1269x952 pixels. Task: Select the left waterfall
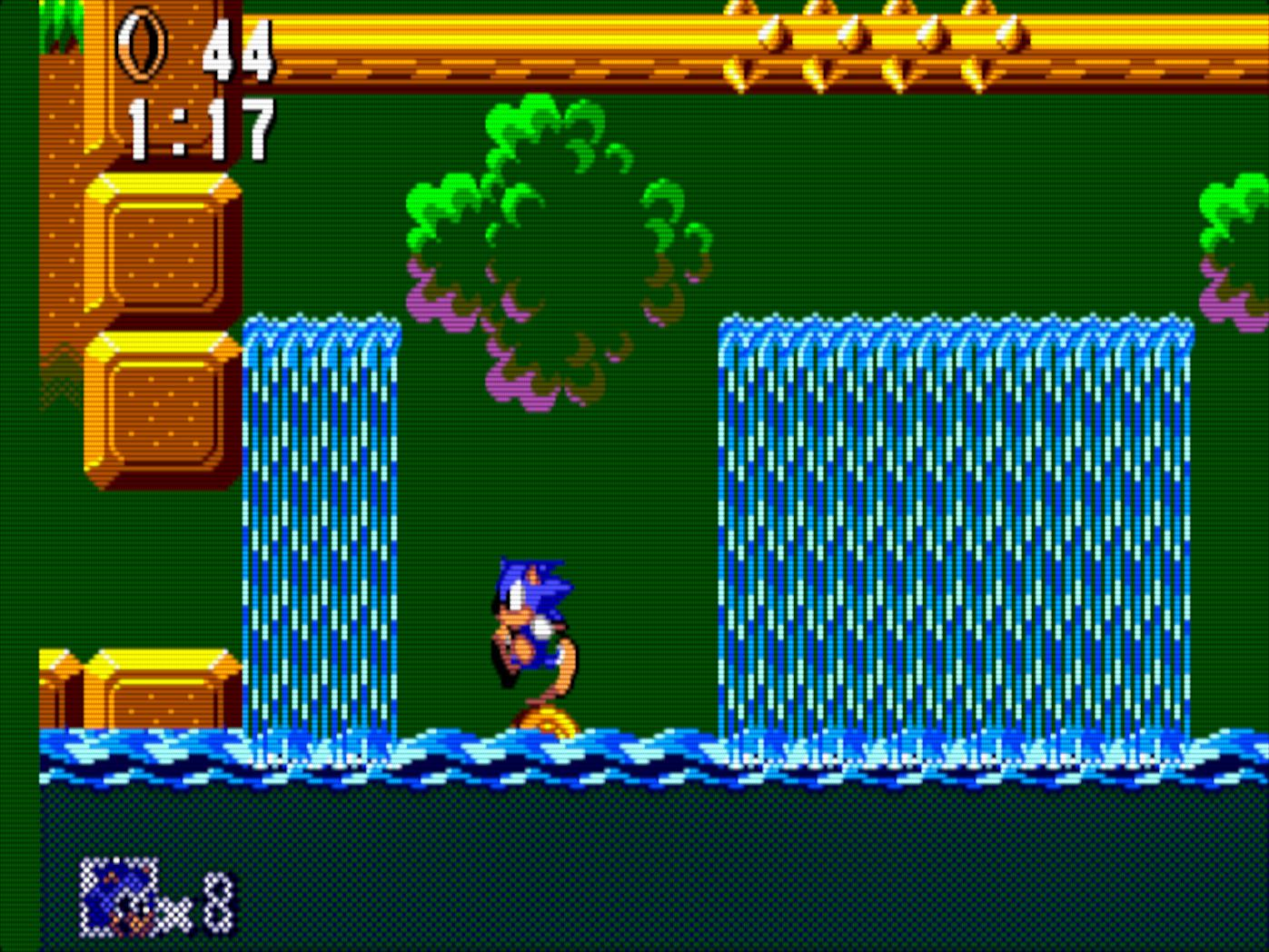click(x=322, y=527)
